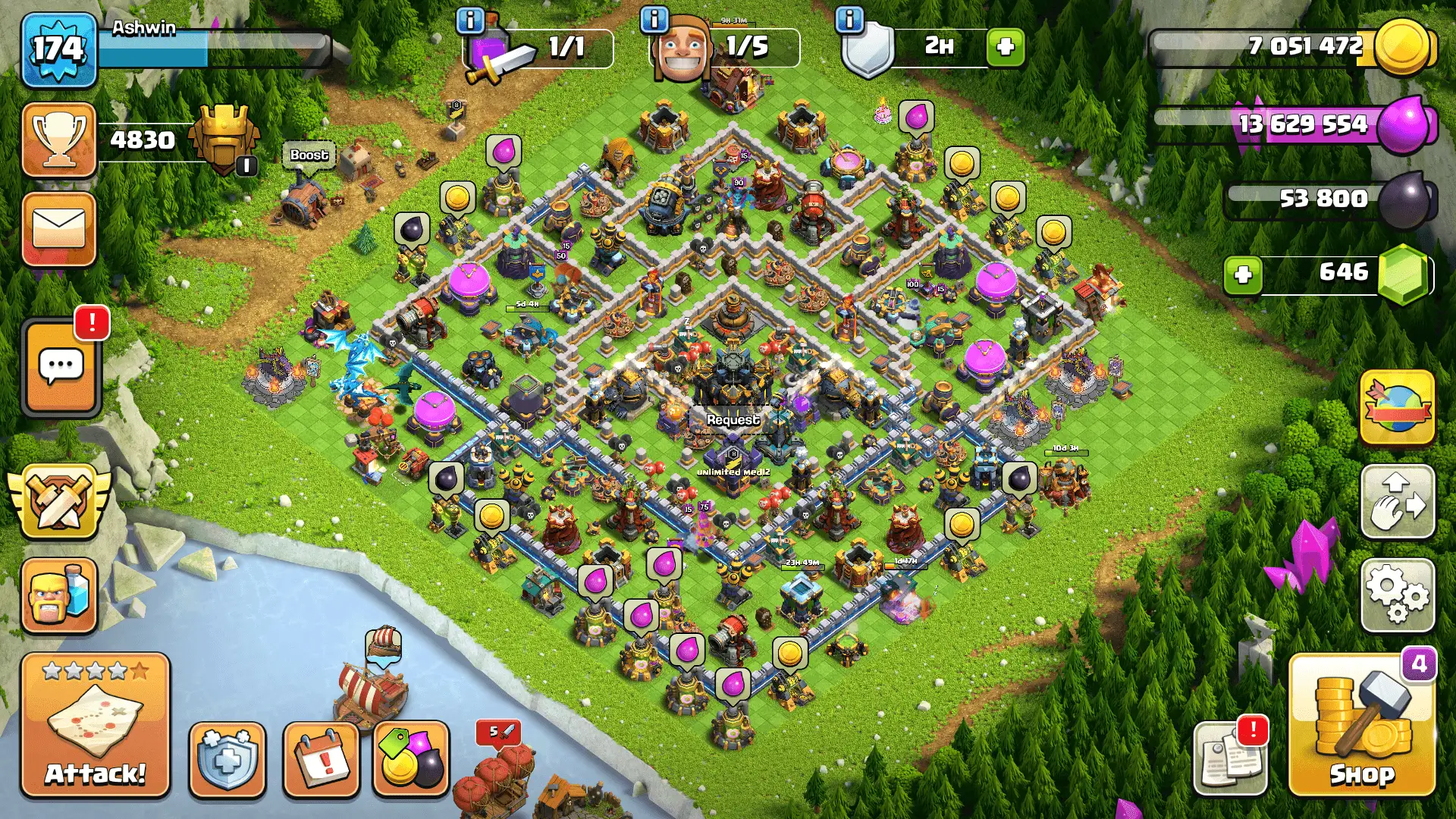The height and width of the screenshot is (819, 1456).
Task: Open army overview barbarian button
Action: pos(59,595)
